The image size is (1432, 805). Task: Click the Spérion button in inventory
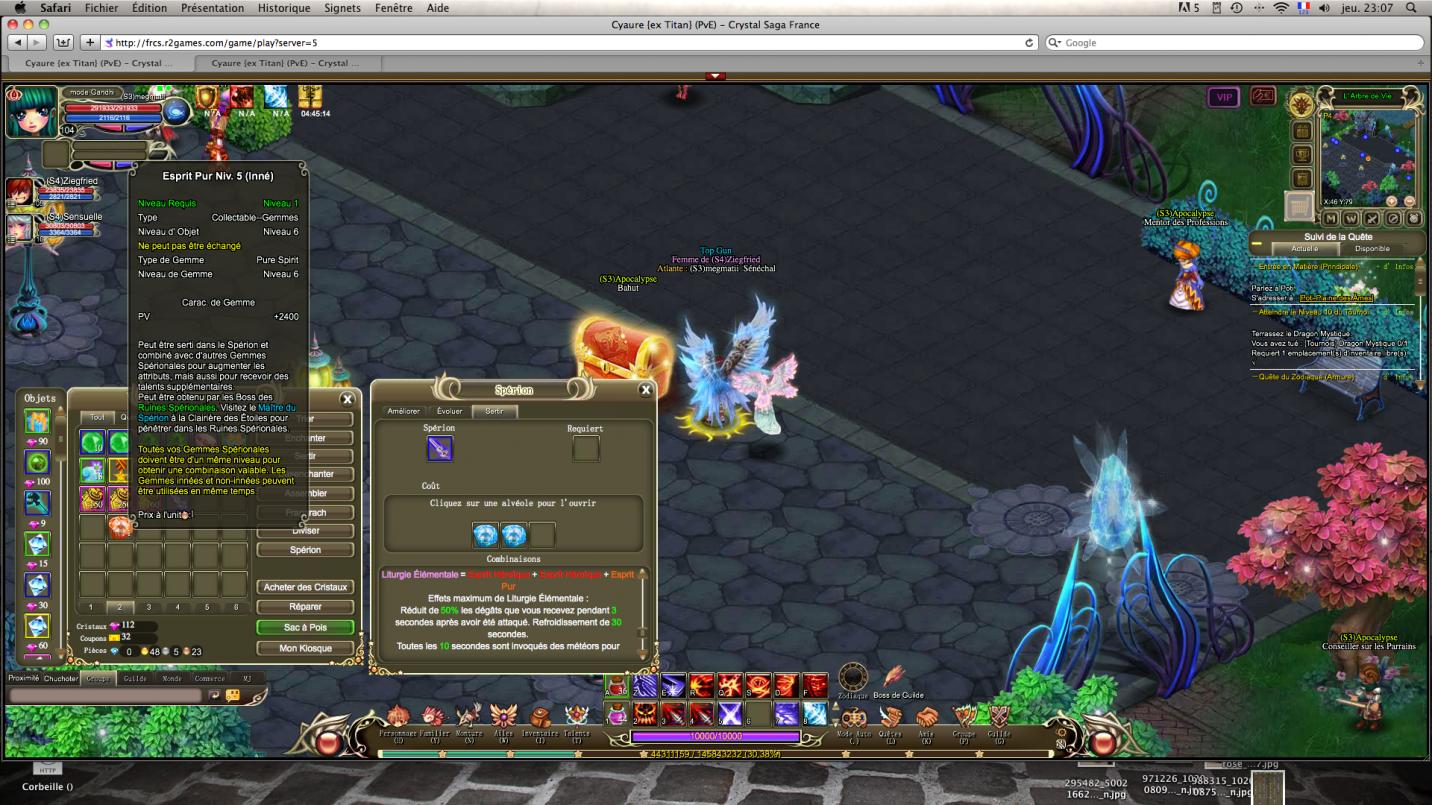coord(305,550)
